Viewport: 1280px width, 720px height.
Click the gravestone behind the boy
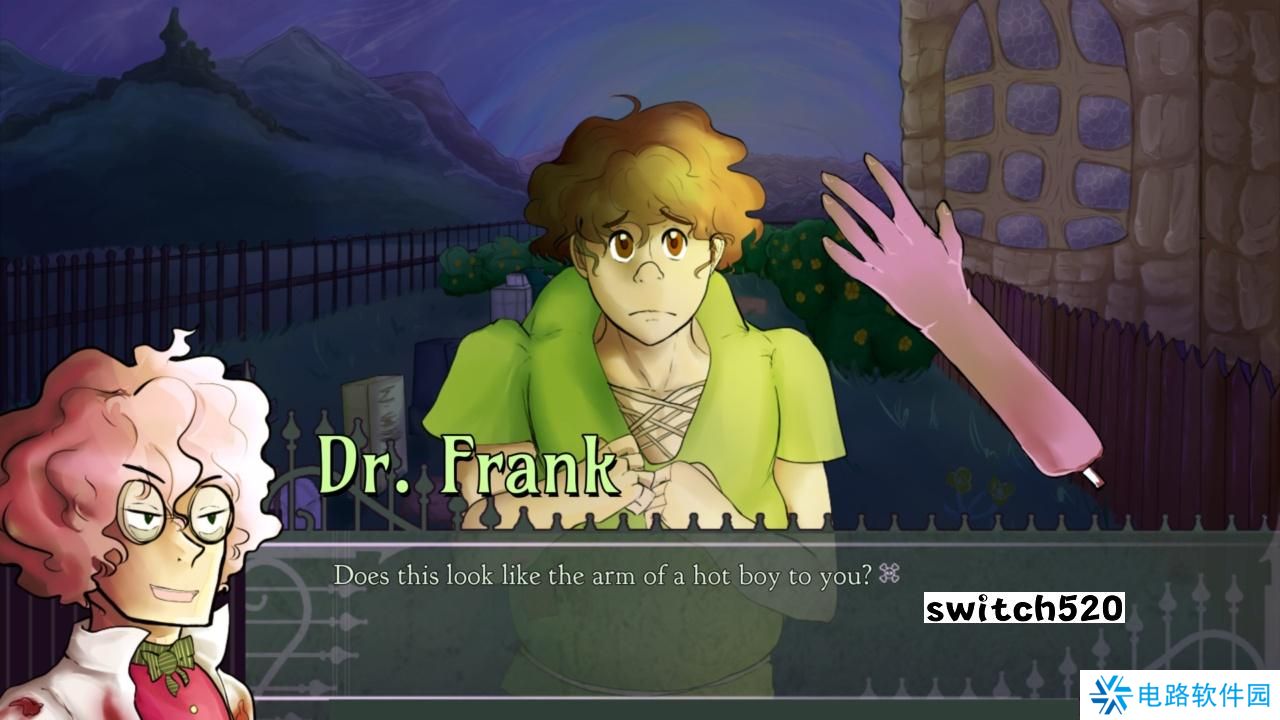click(375, 410)
